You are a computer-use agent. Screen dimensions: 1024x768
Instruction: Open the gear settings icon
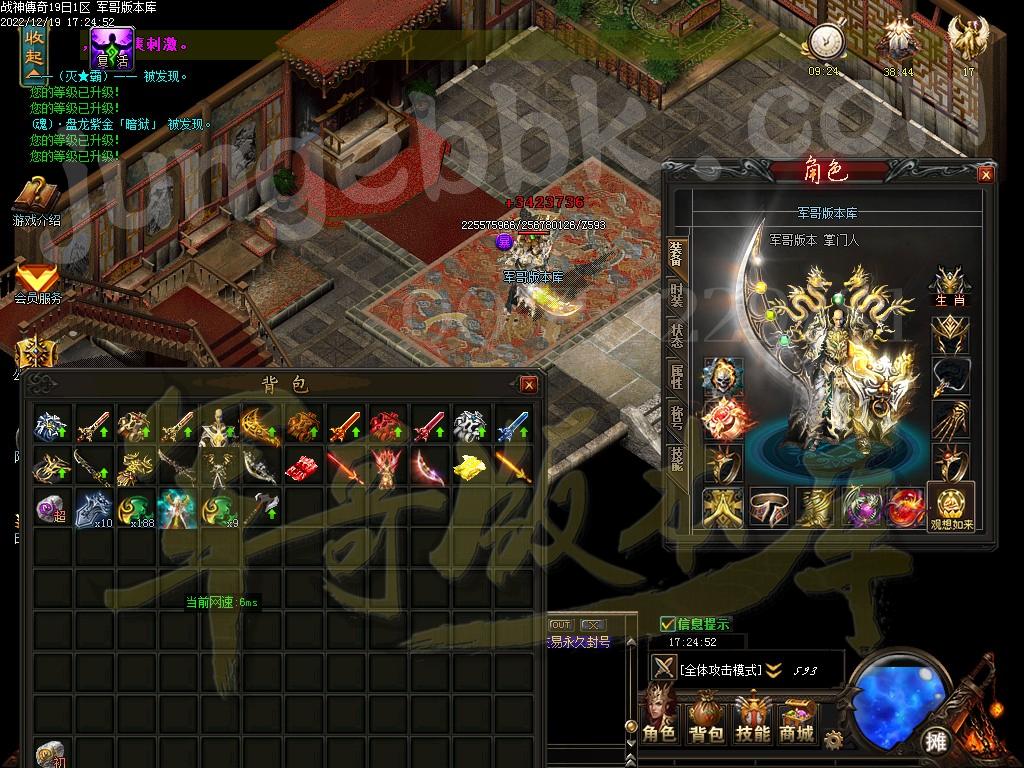click(832, 739)
